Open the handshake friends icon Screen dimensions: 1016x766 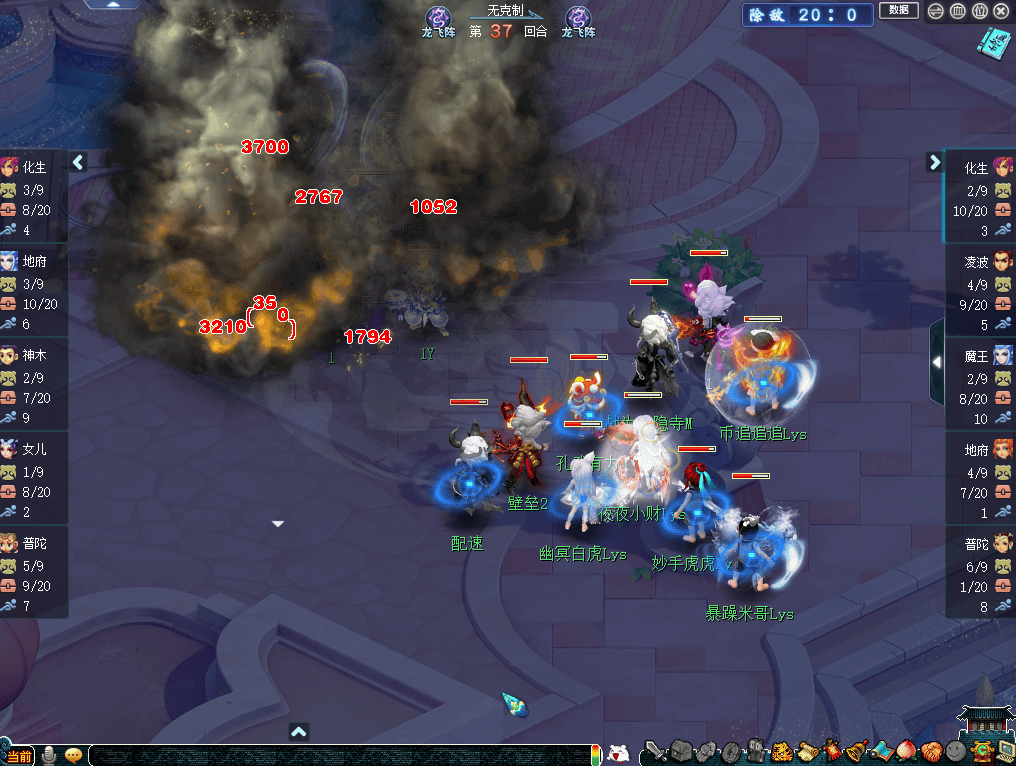pos(931,752)
